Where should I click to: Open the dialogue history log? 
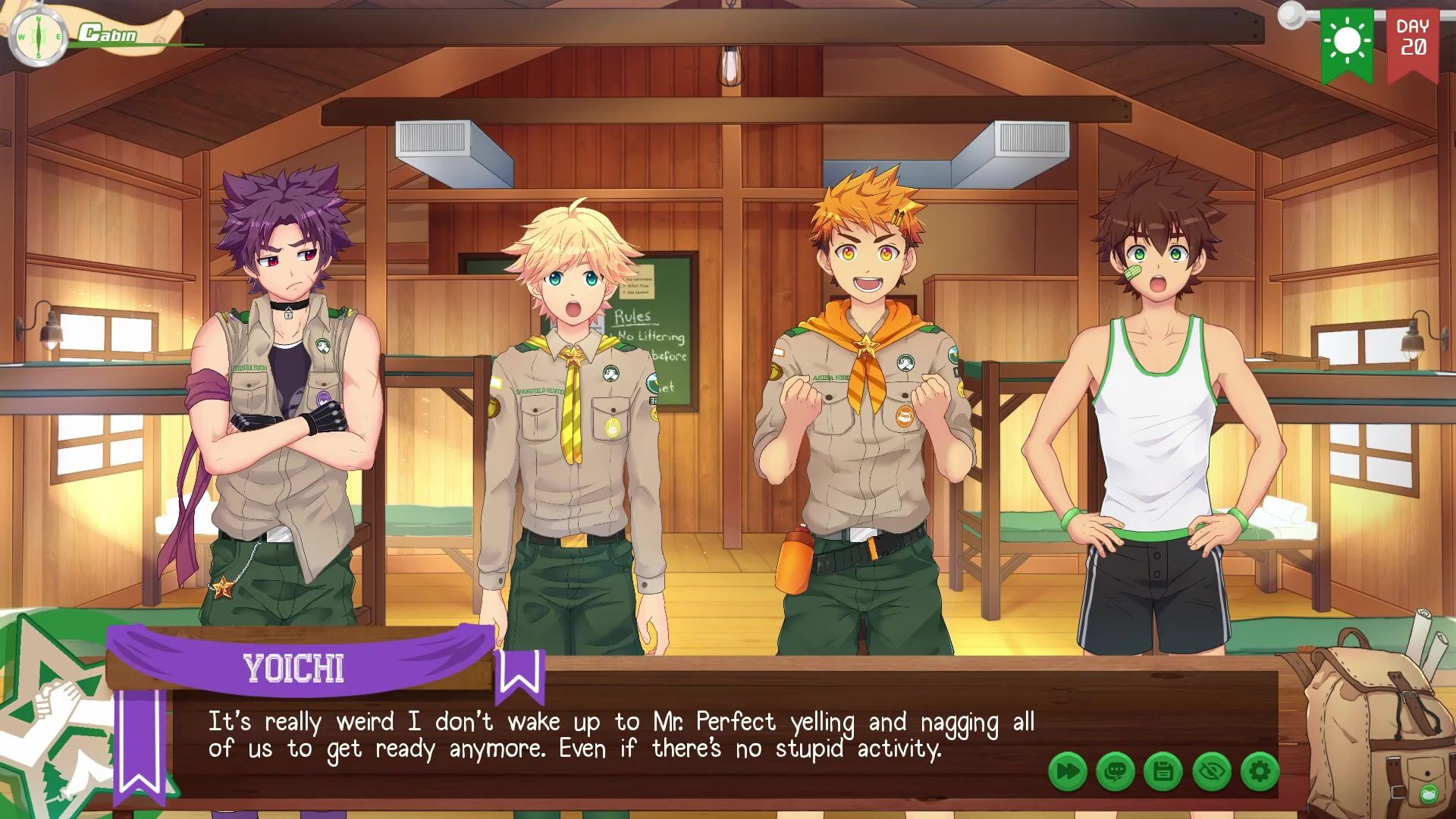tap(1116, 772)
